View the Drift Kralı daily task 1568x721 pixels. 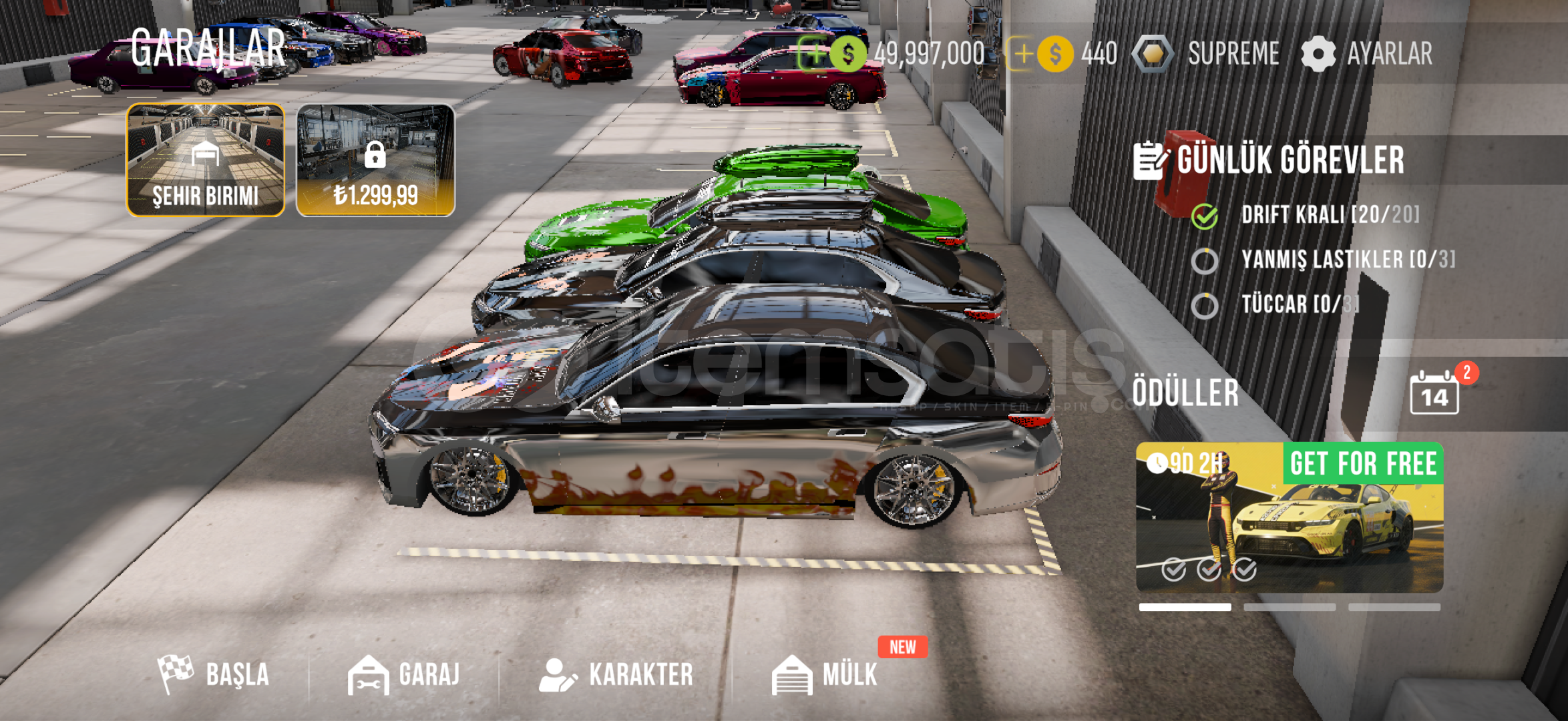1329,215
